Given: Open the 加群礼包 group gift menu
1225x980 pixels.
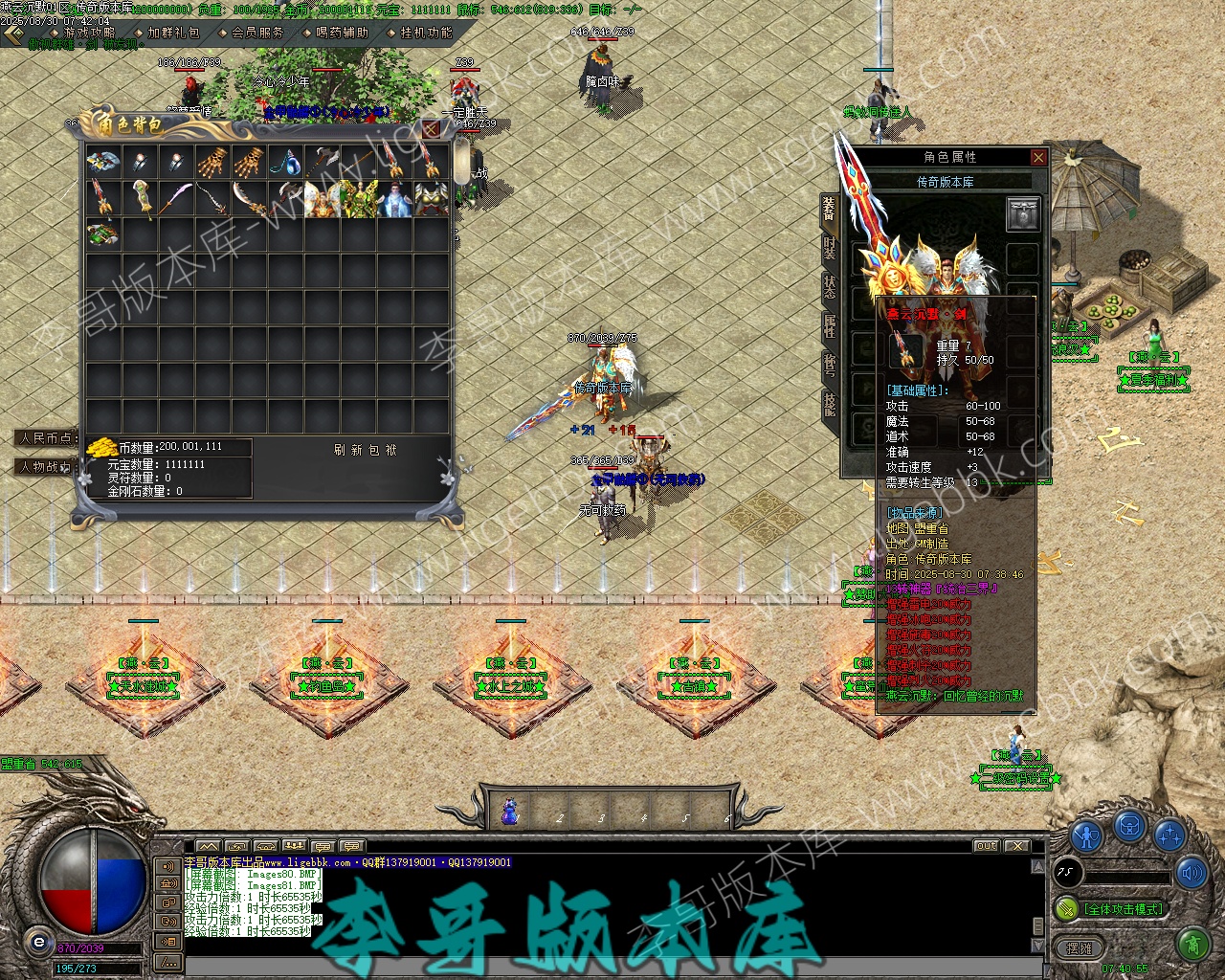Looking at the screenshot, I should tap(173, 33).
